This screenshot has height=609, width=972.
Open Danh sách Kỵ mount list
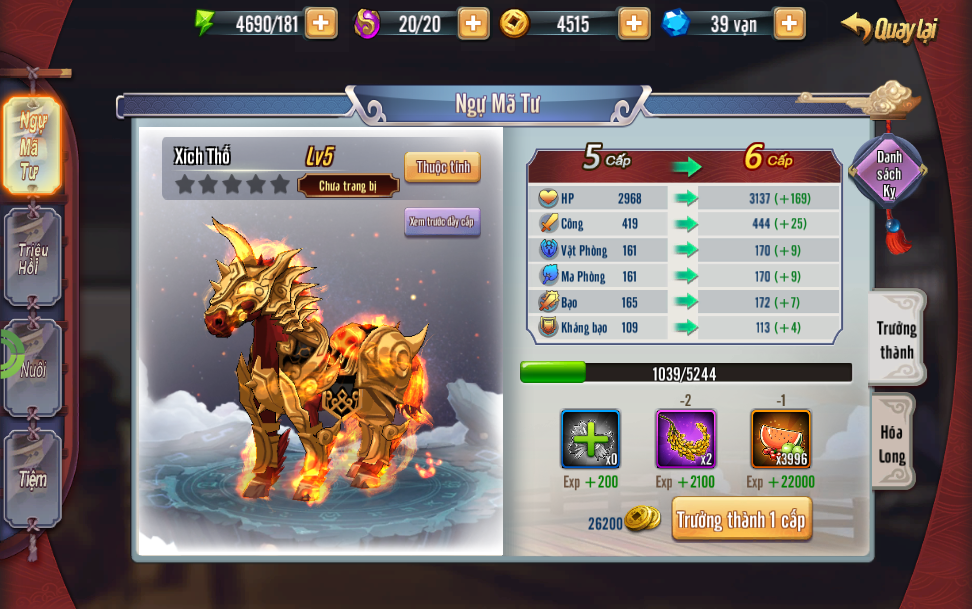tap(888, 173)
